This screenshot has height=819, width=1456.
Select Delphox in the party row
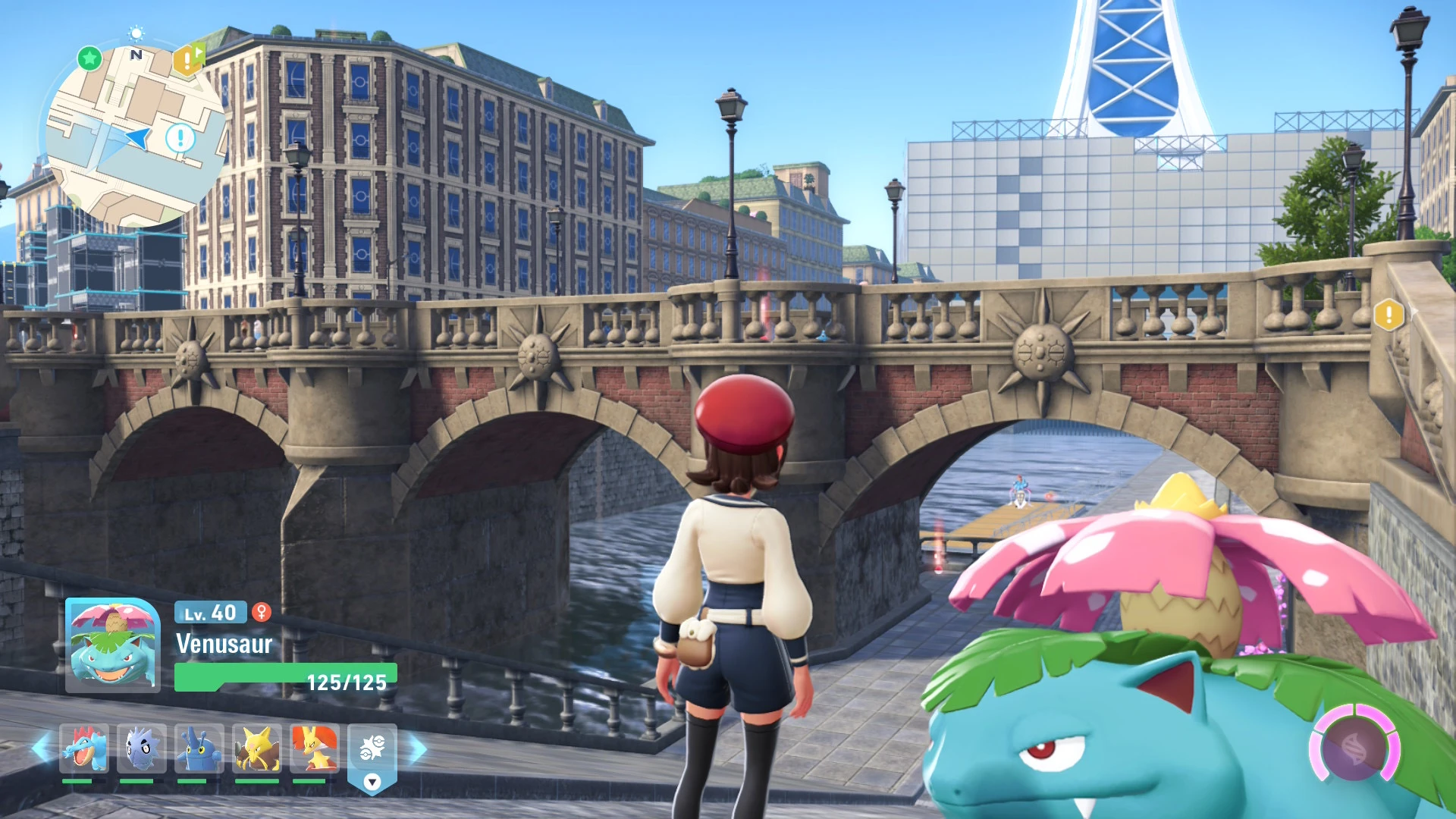[x=314, y=749]
